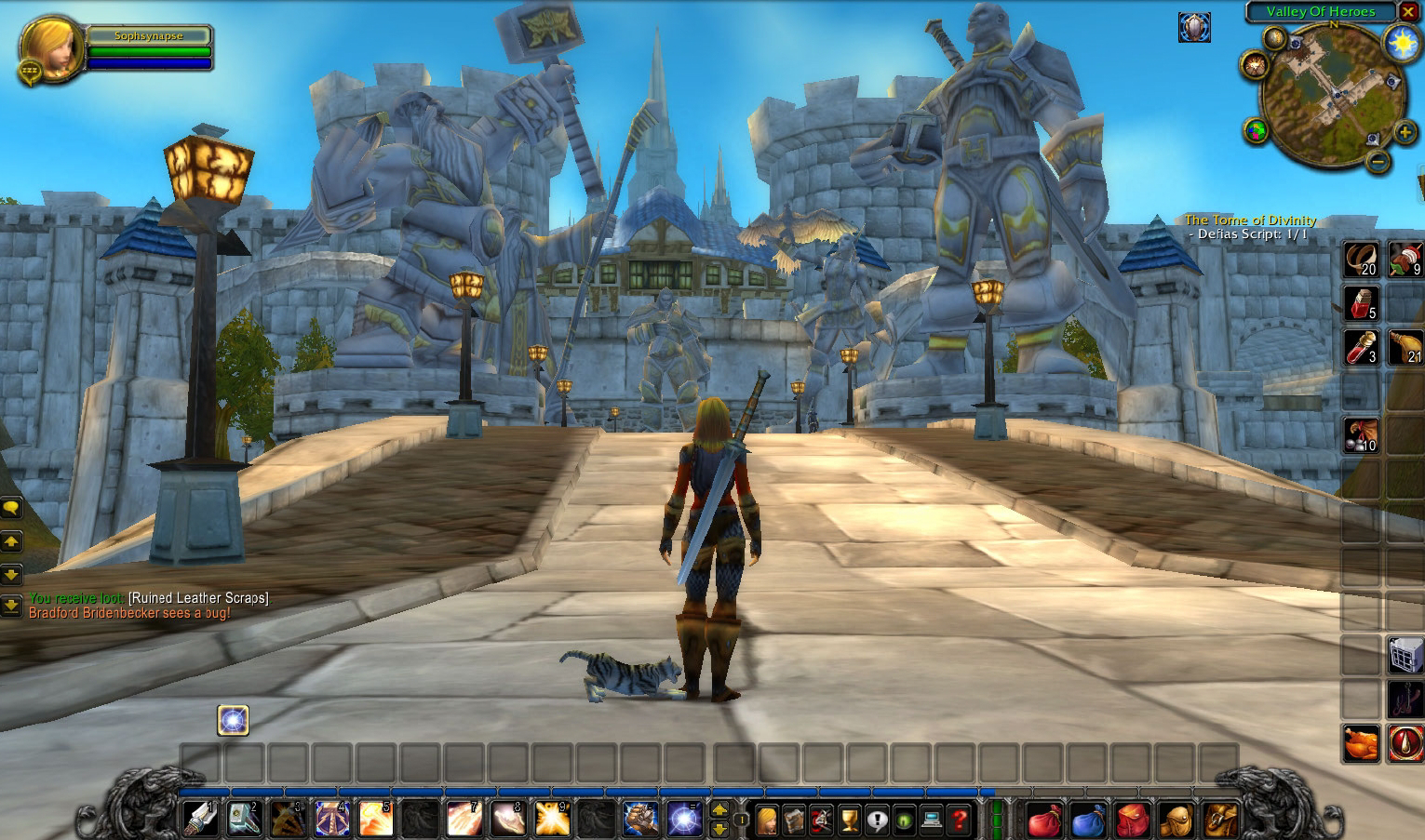Open the character info micro button
The image size is (1425, 840).
766,820
